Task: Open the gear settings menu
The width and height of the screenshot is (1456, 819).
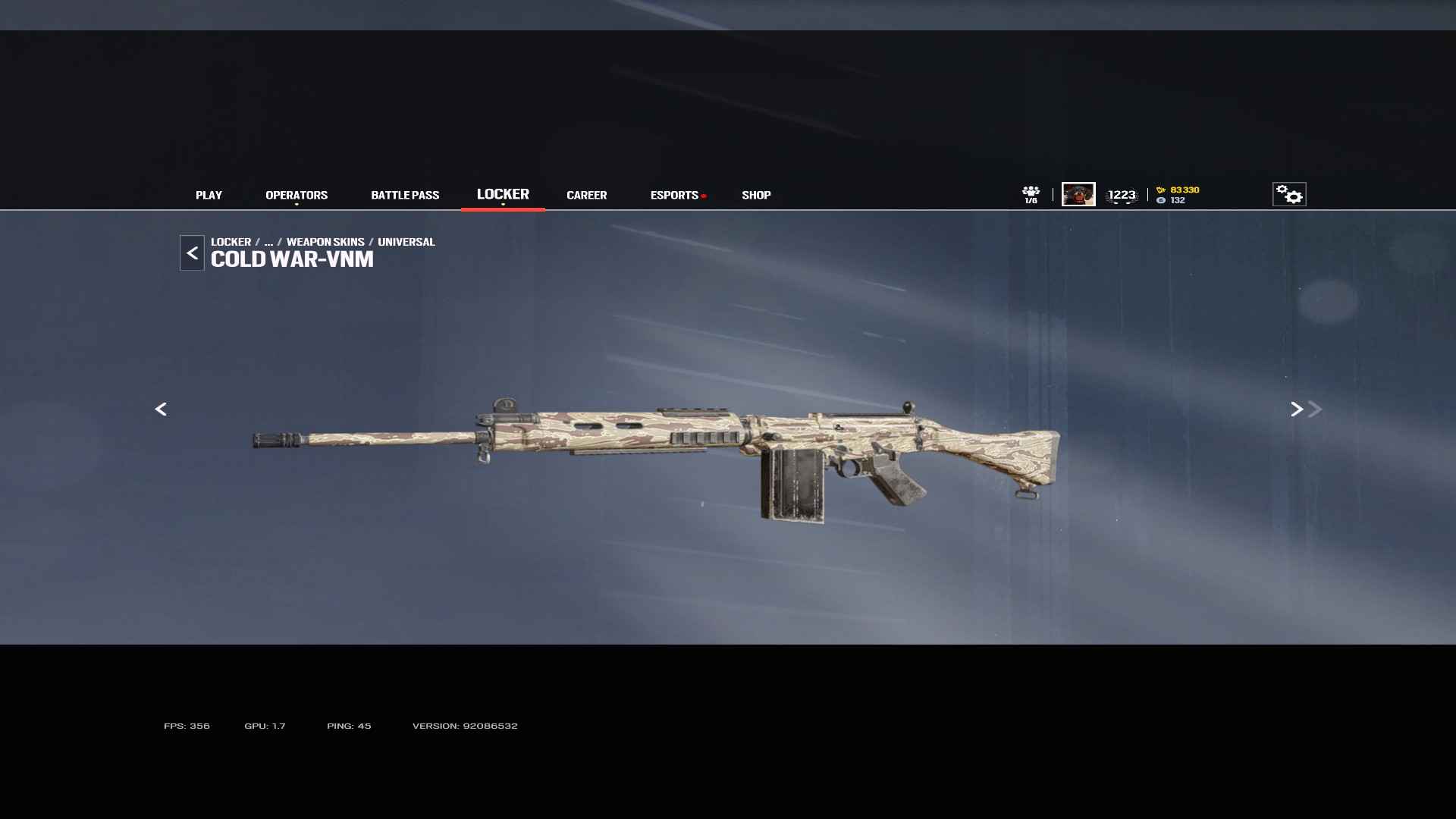Action: [1289, 194]
